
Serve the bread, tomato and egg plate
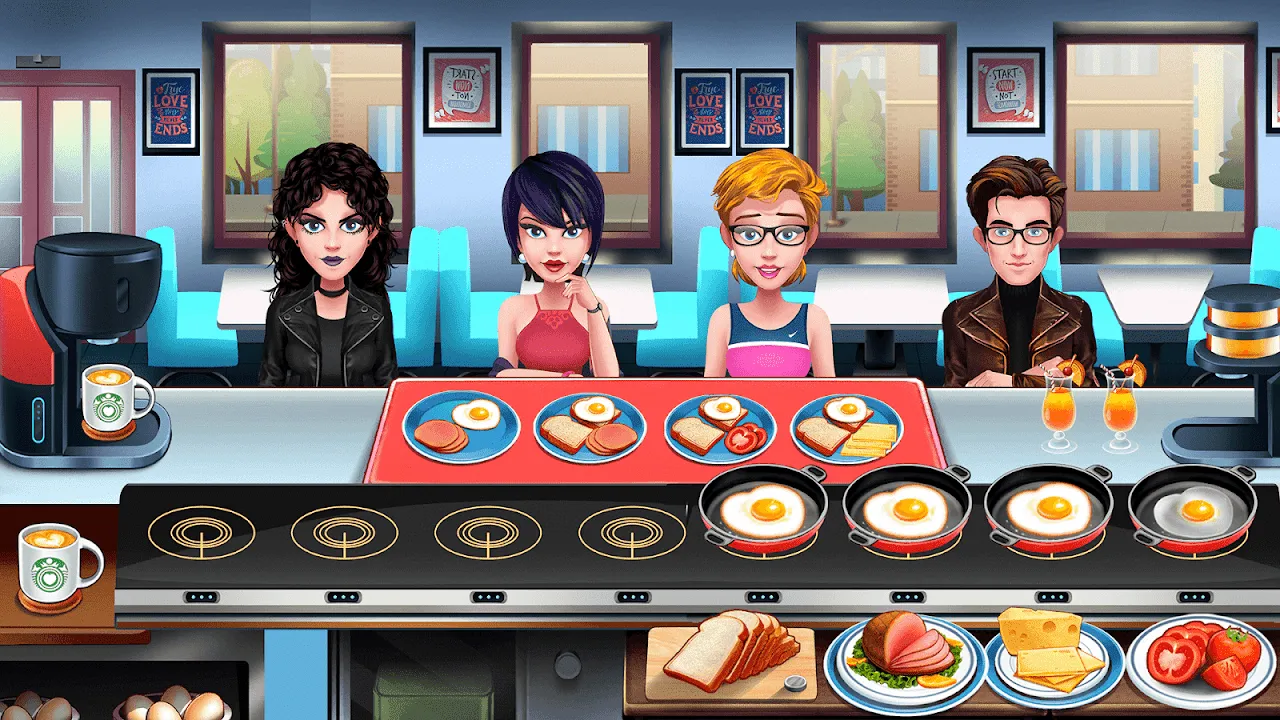click(720, 427)
